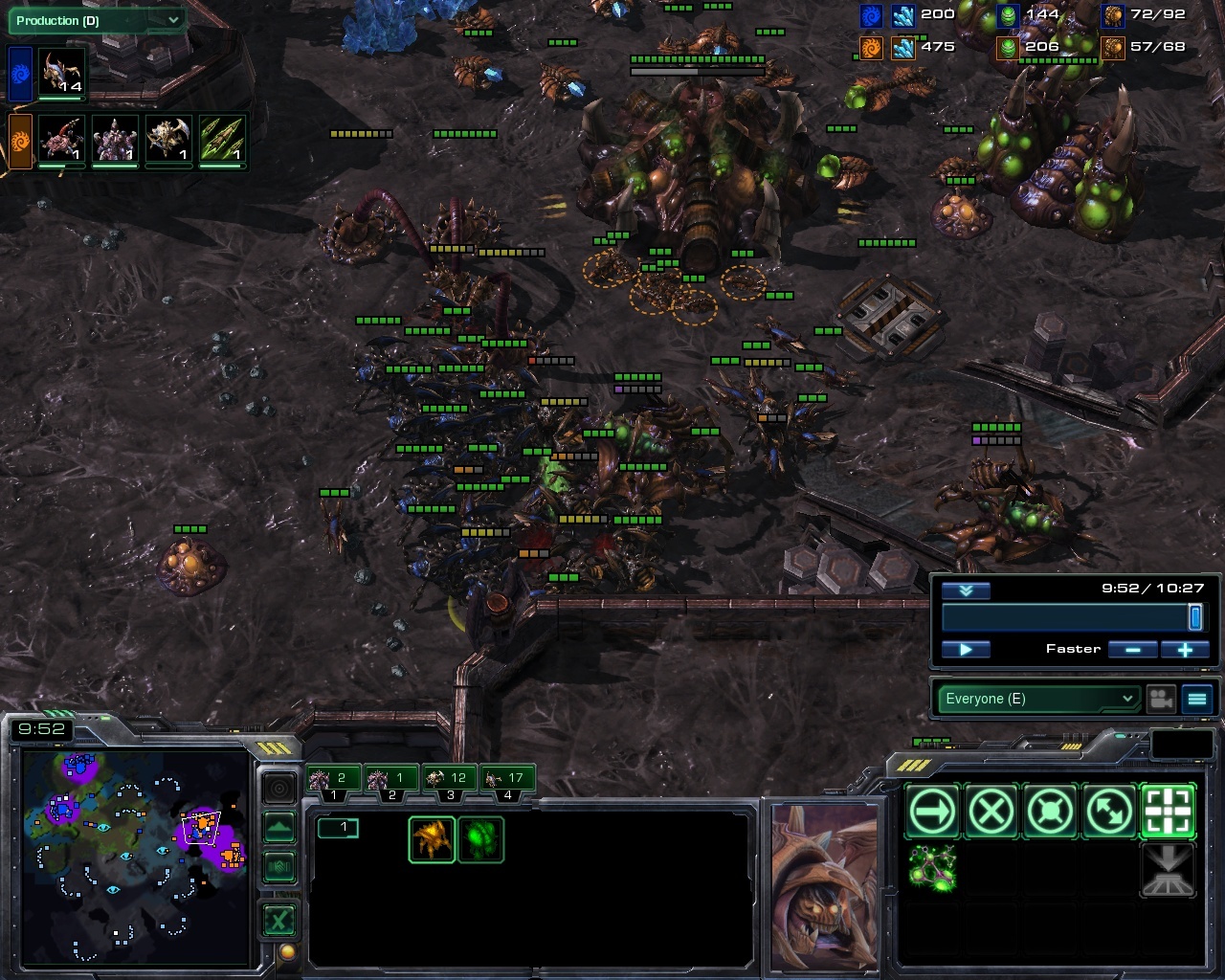Activate the Move command
1225x980 pixels.
click(932, 813)
